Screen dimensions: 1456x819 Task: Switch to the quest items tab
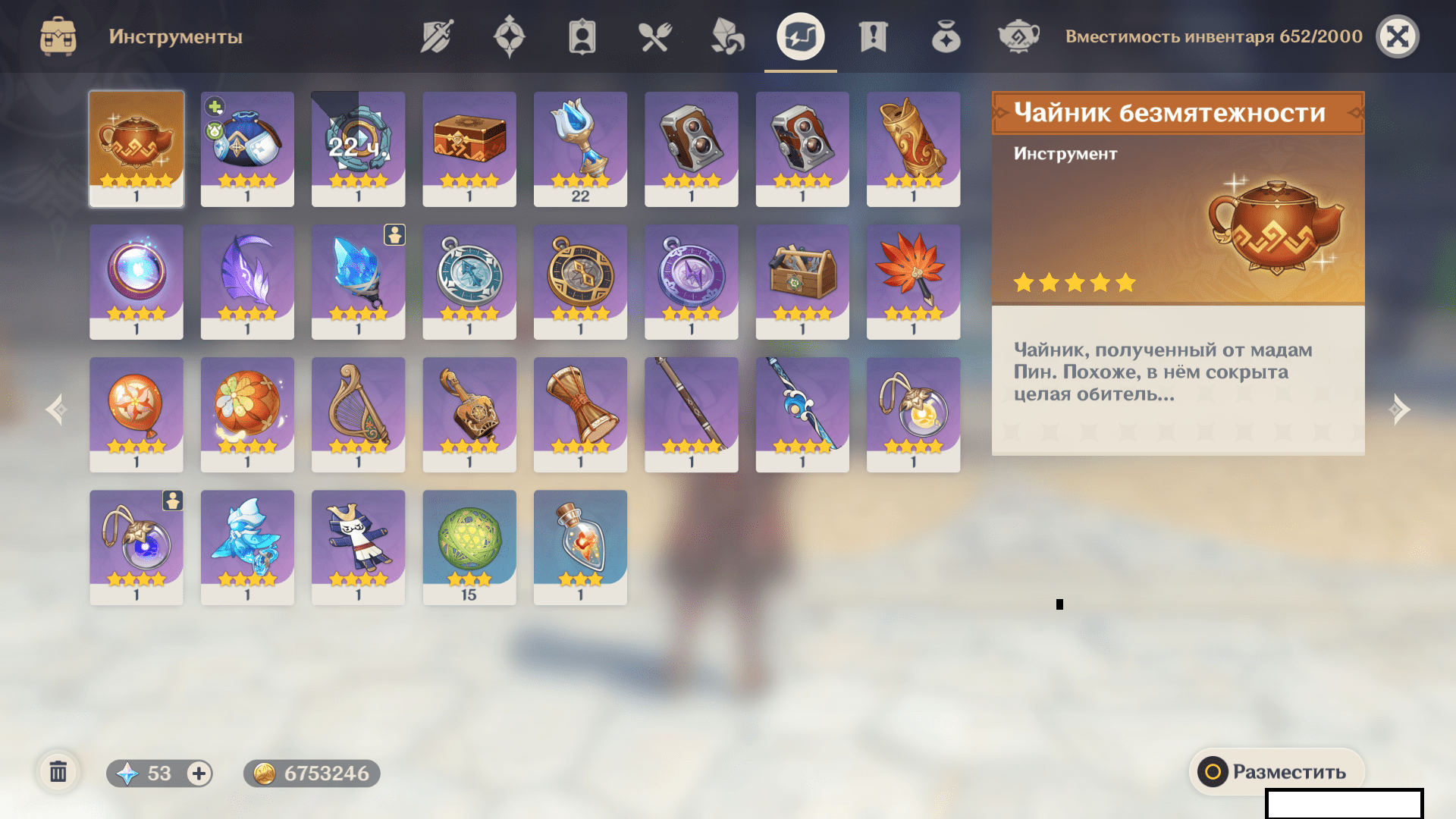873,36
